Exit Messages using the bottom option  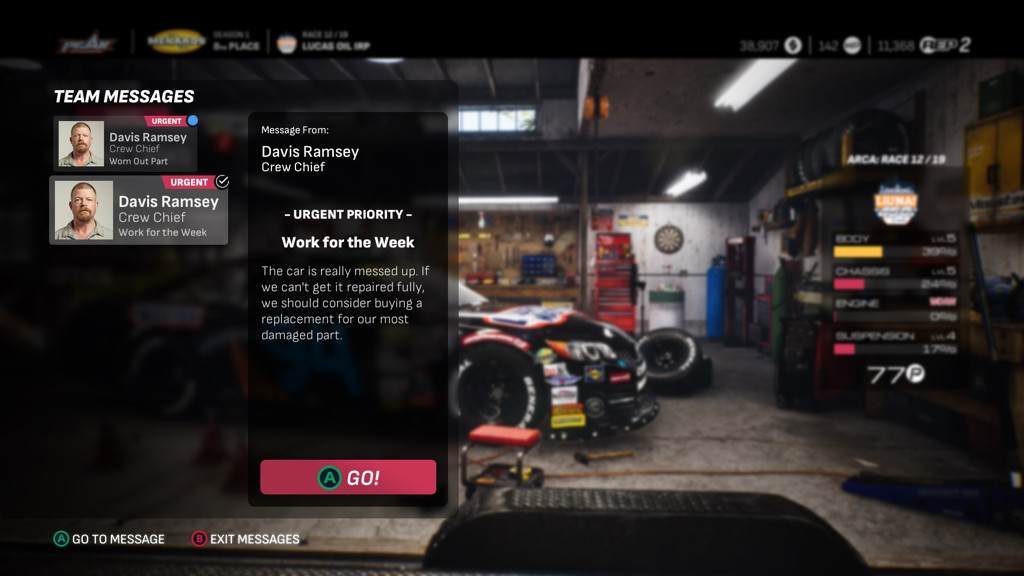coord(246,539)
